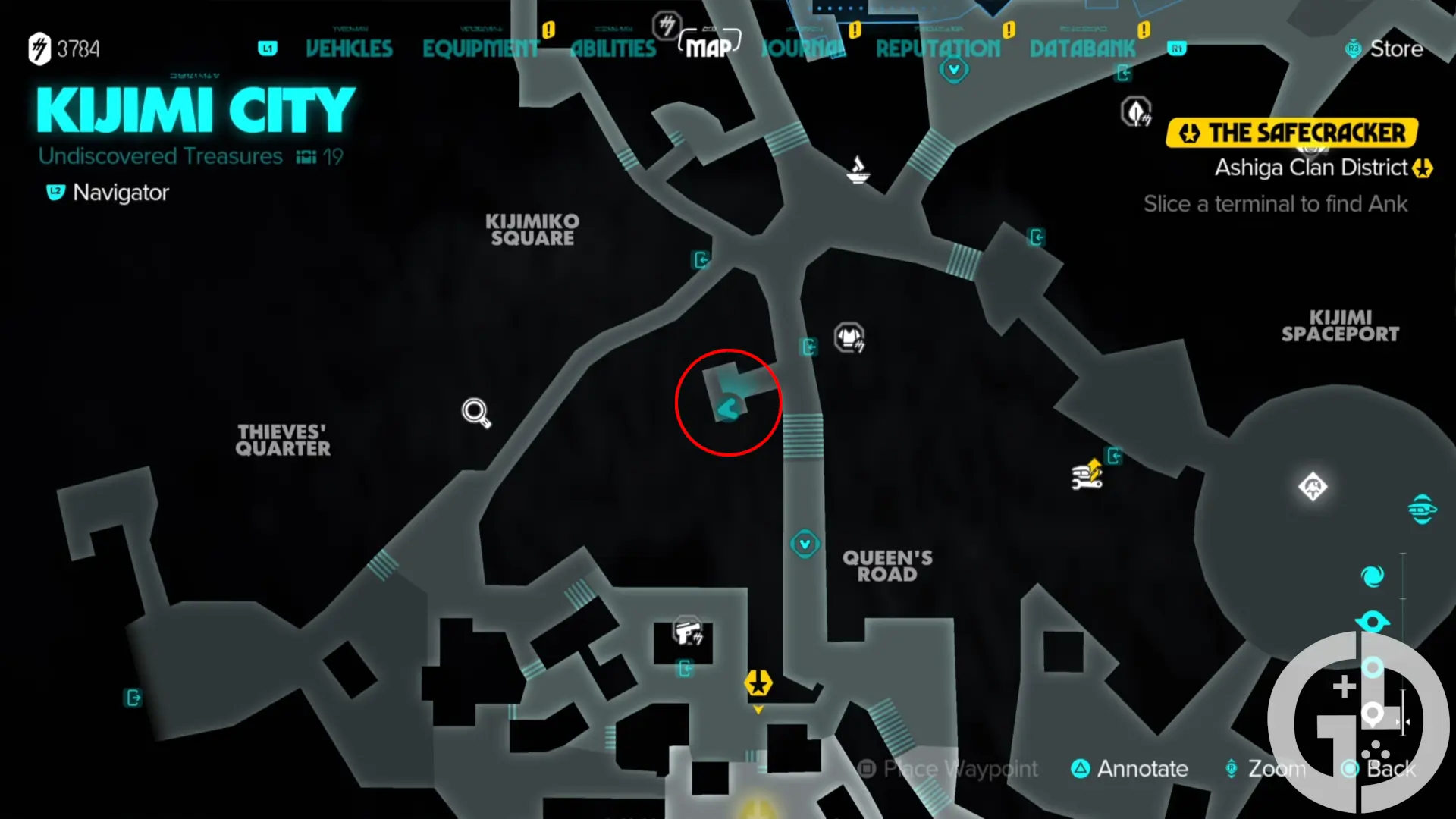The width and height of the screenshot is (1456, 819).
Task: Select Back at the bottom right
Action: click(1395, 768)
